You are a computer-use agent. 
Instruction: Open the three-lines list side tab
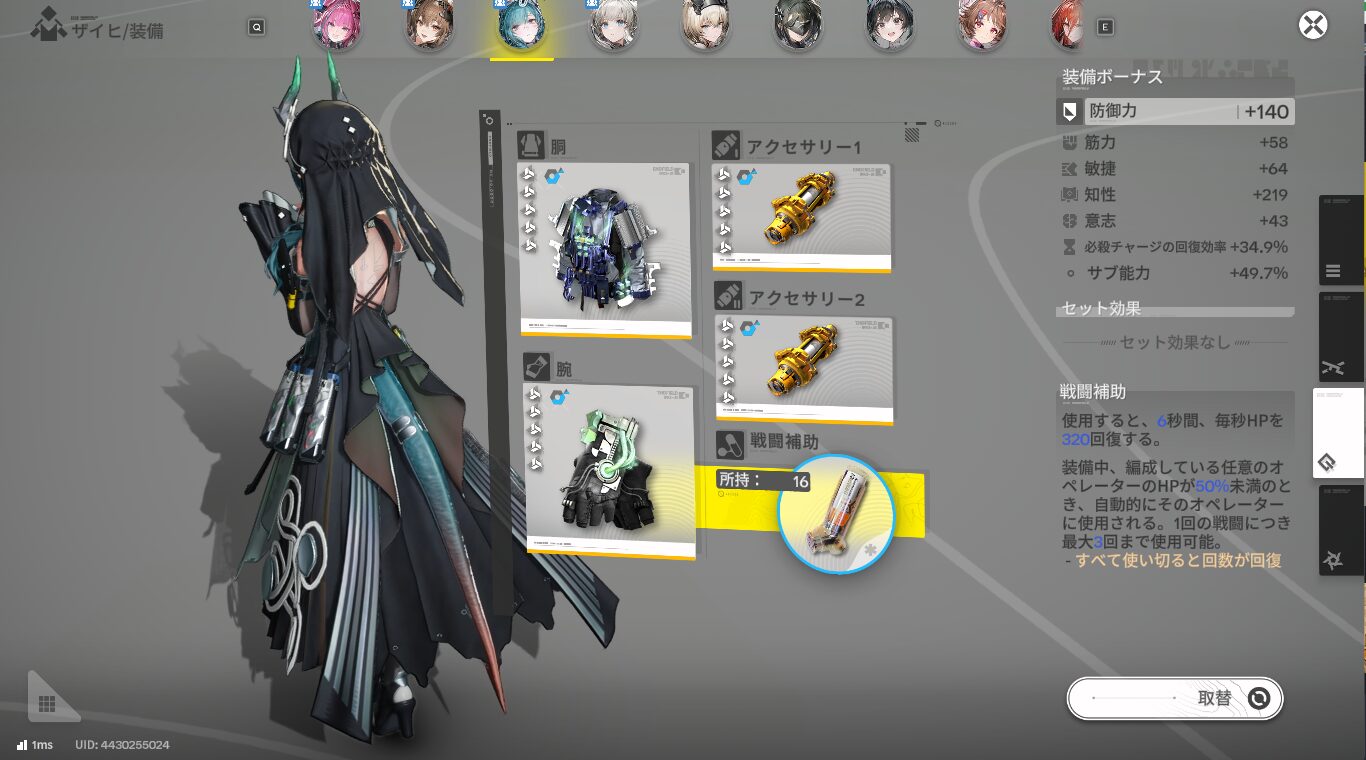(x=1334, y=270)
